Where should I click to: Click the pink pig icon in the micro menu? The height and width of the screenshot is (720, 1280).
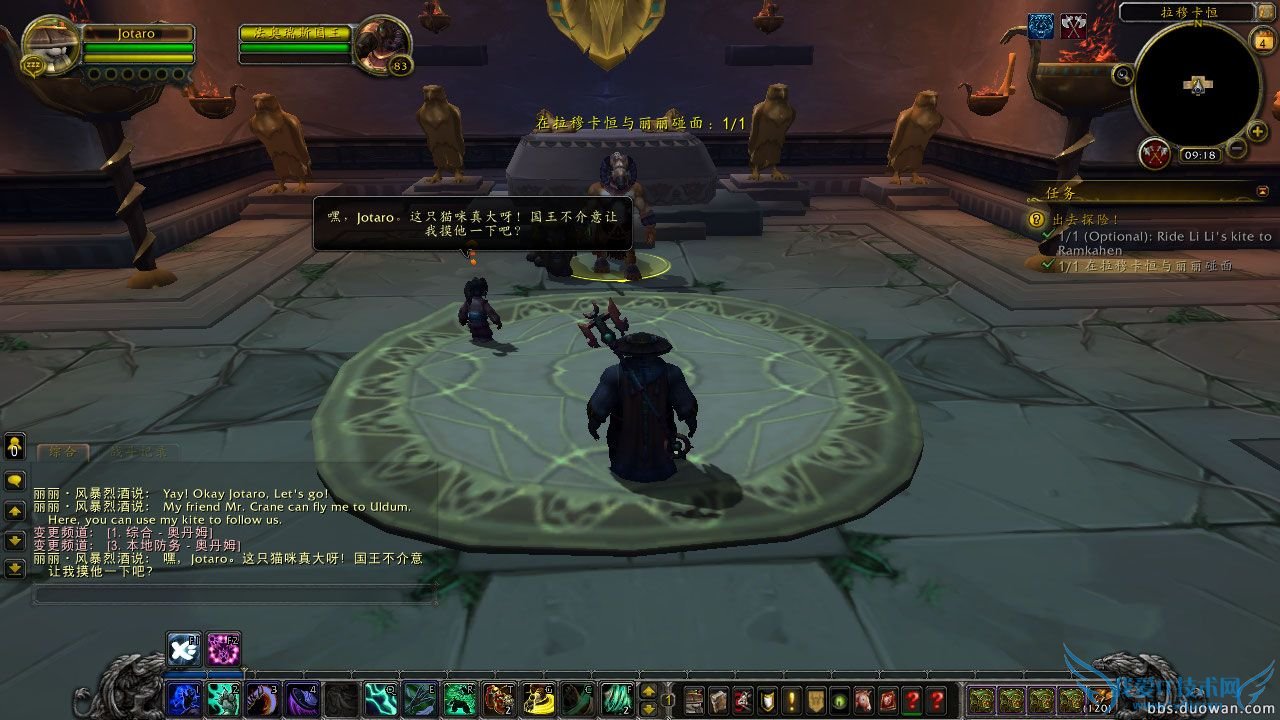(x=864, y=701)
